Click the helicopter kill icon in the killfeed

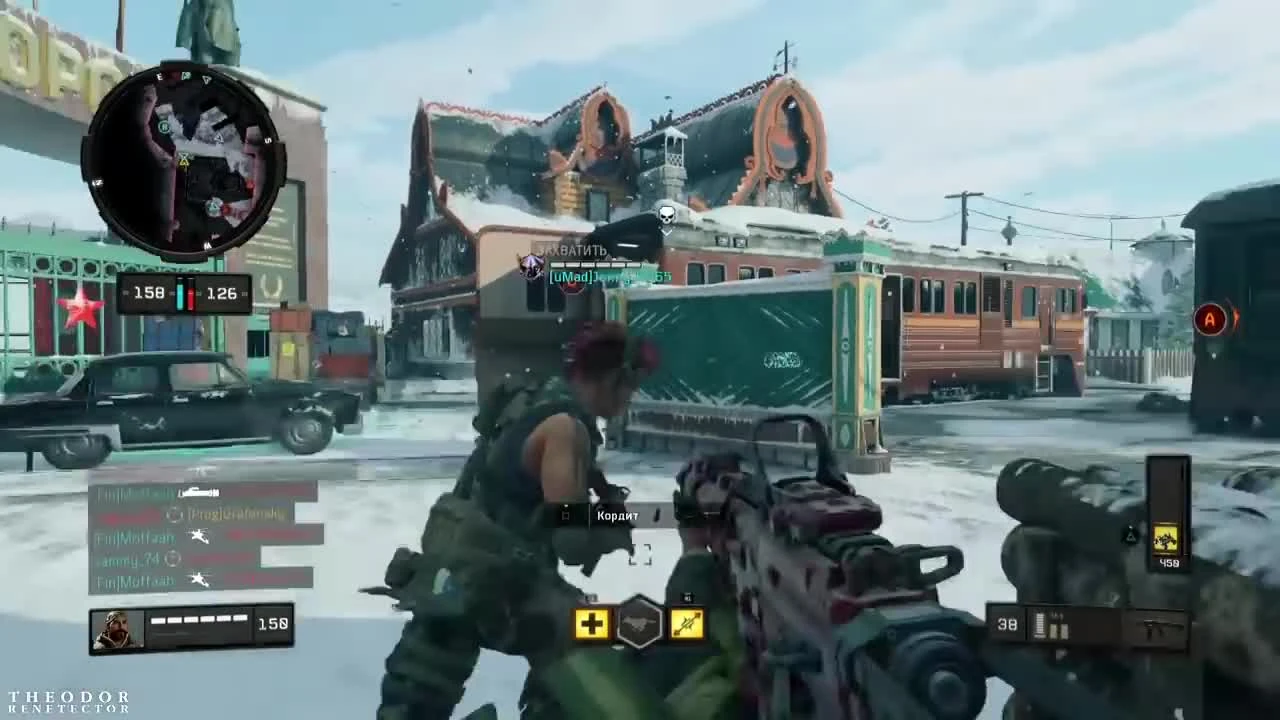tap(199, 537)
